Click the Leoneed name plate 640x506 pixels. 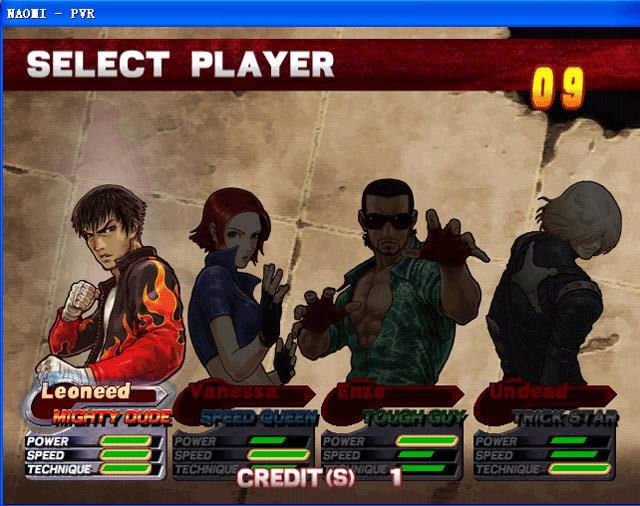(85, 392)
